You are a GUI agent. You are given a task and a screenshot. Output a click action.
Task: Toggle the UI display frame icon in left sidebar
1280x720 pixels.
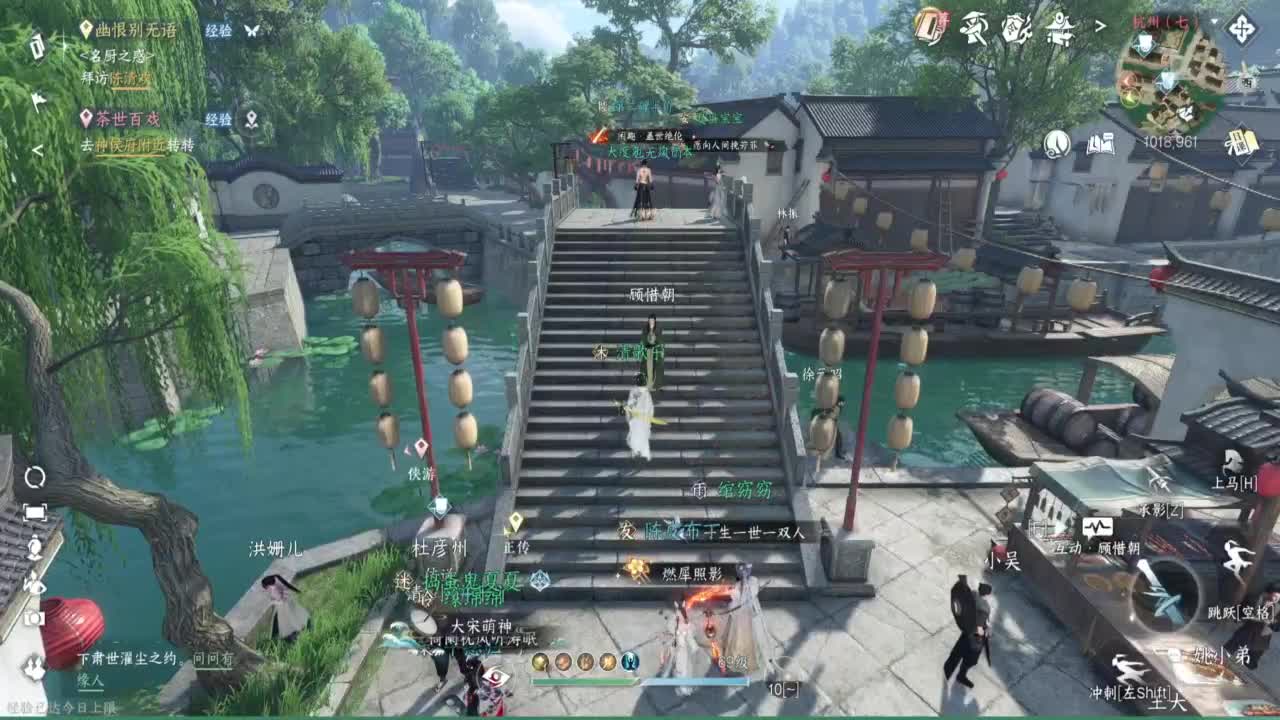[x=35, y=512]
